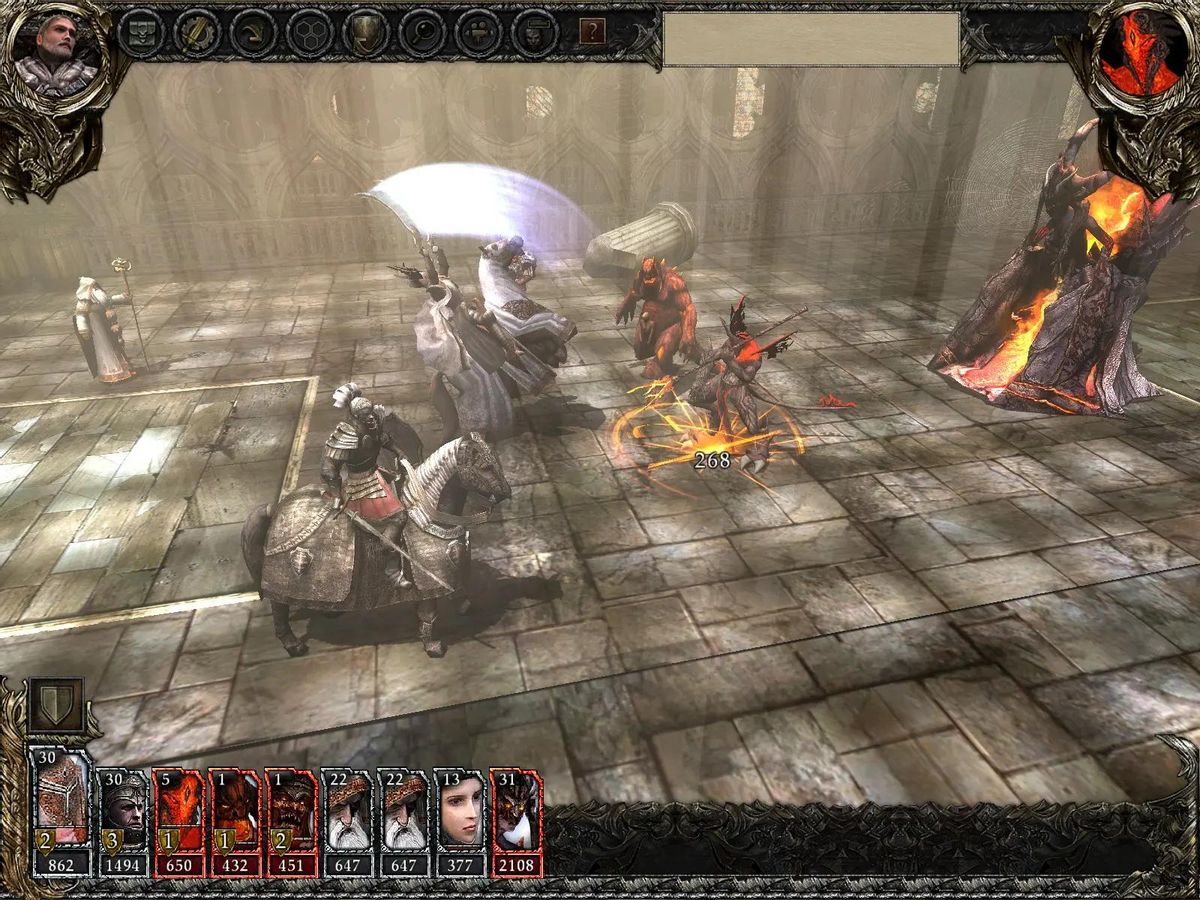
Task: Toggle the hexagon grid display icon
Action: coord(309,33)
